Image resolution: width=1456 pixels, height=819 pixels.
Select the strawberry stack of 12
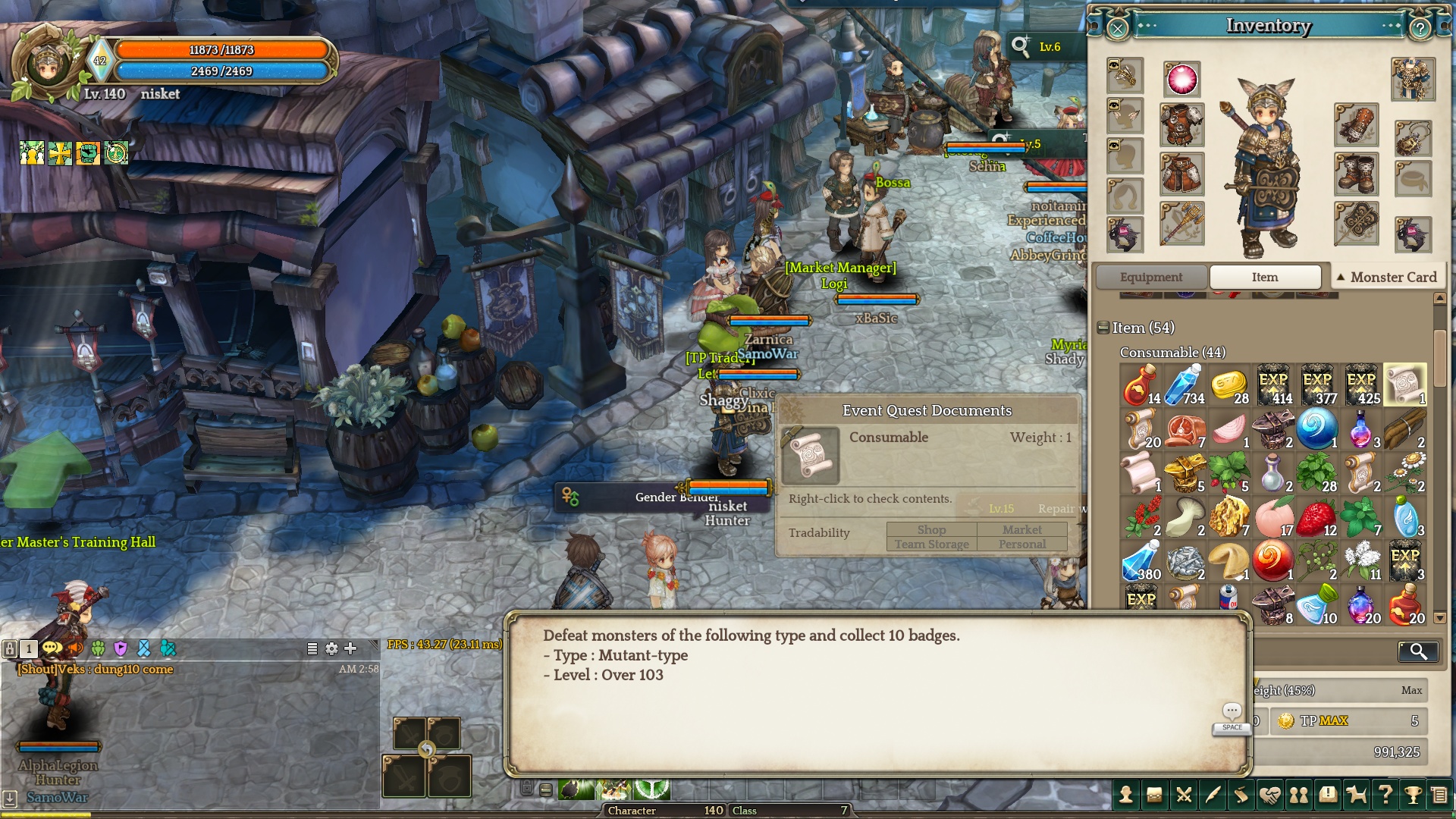coord(1317,517)
